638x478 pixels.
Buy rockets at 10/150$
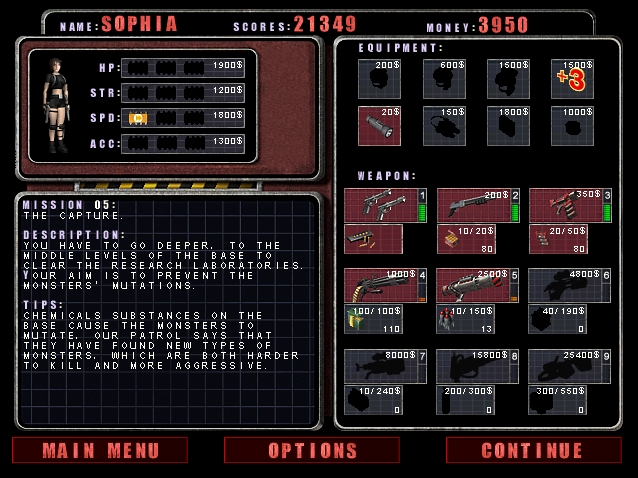(466, 319)
